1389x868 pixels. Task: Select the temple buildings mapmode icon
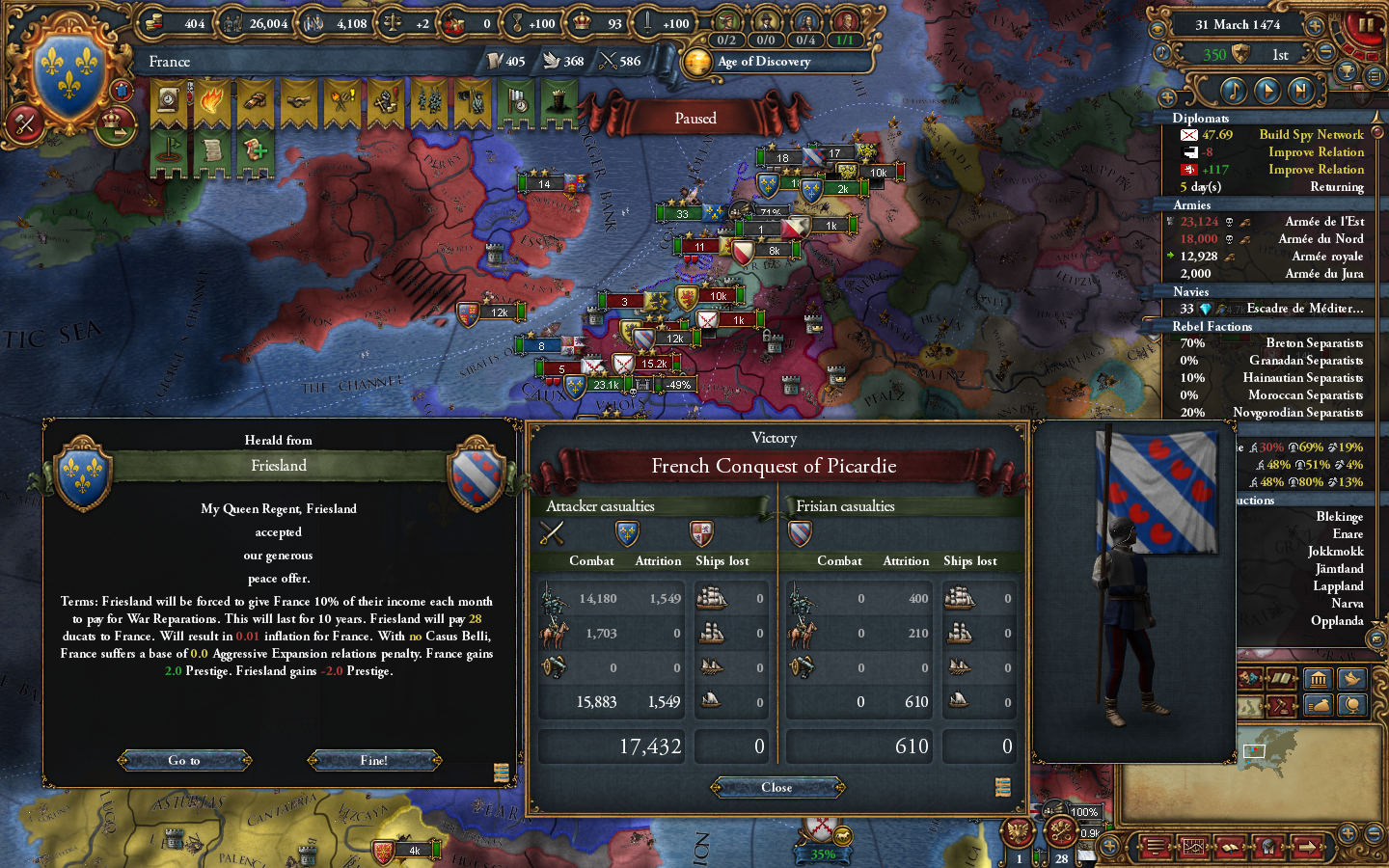click(x=1319, y=678)
